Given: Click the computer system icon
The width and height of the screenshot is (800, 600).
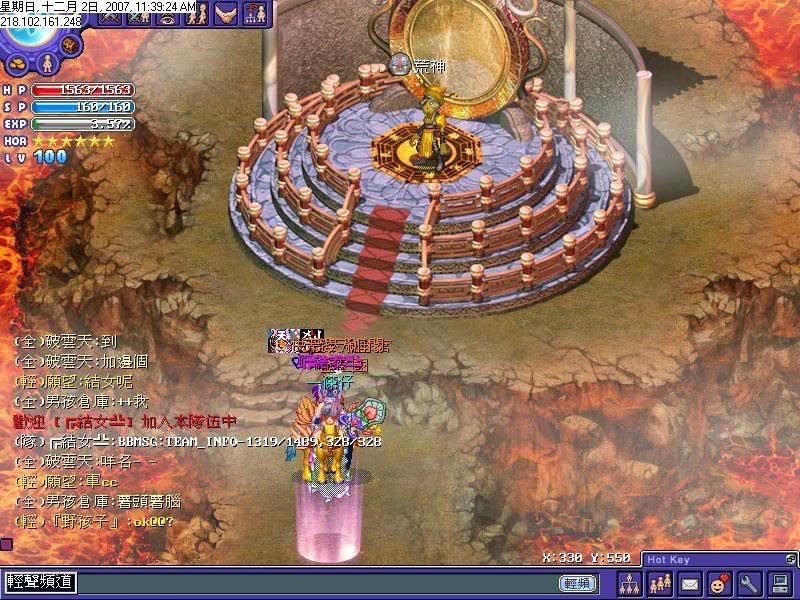Looking at the screenshot, I should coord(778,582).
